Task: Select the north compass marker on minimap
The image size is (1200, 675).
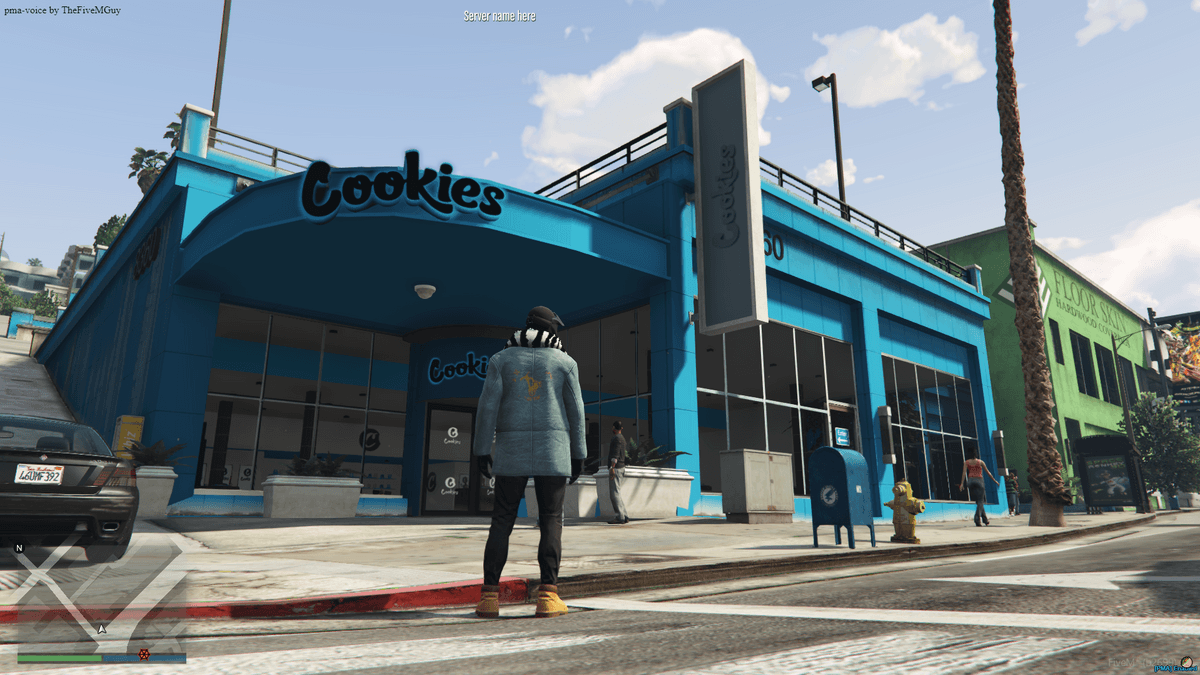Action: click(x=19, y=548)
